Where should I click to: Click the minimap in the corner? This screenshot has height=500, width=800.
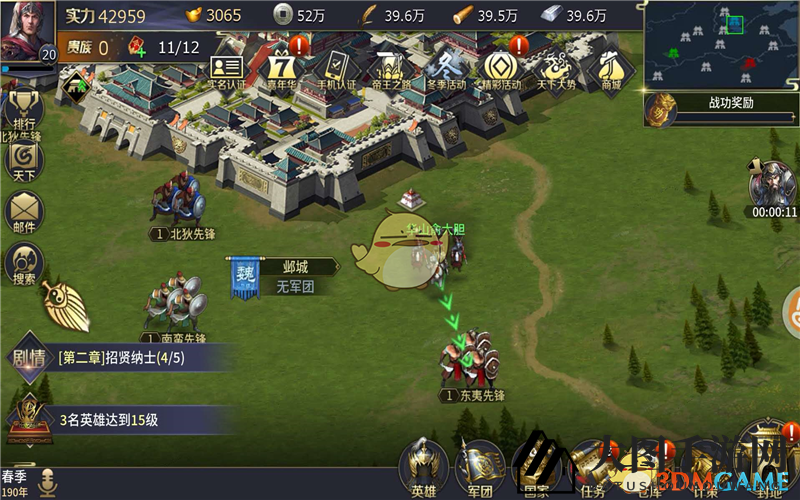(x=720, y=44)
